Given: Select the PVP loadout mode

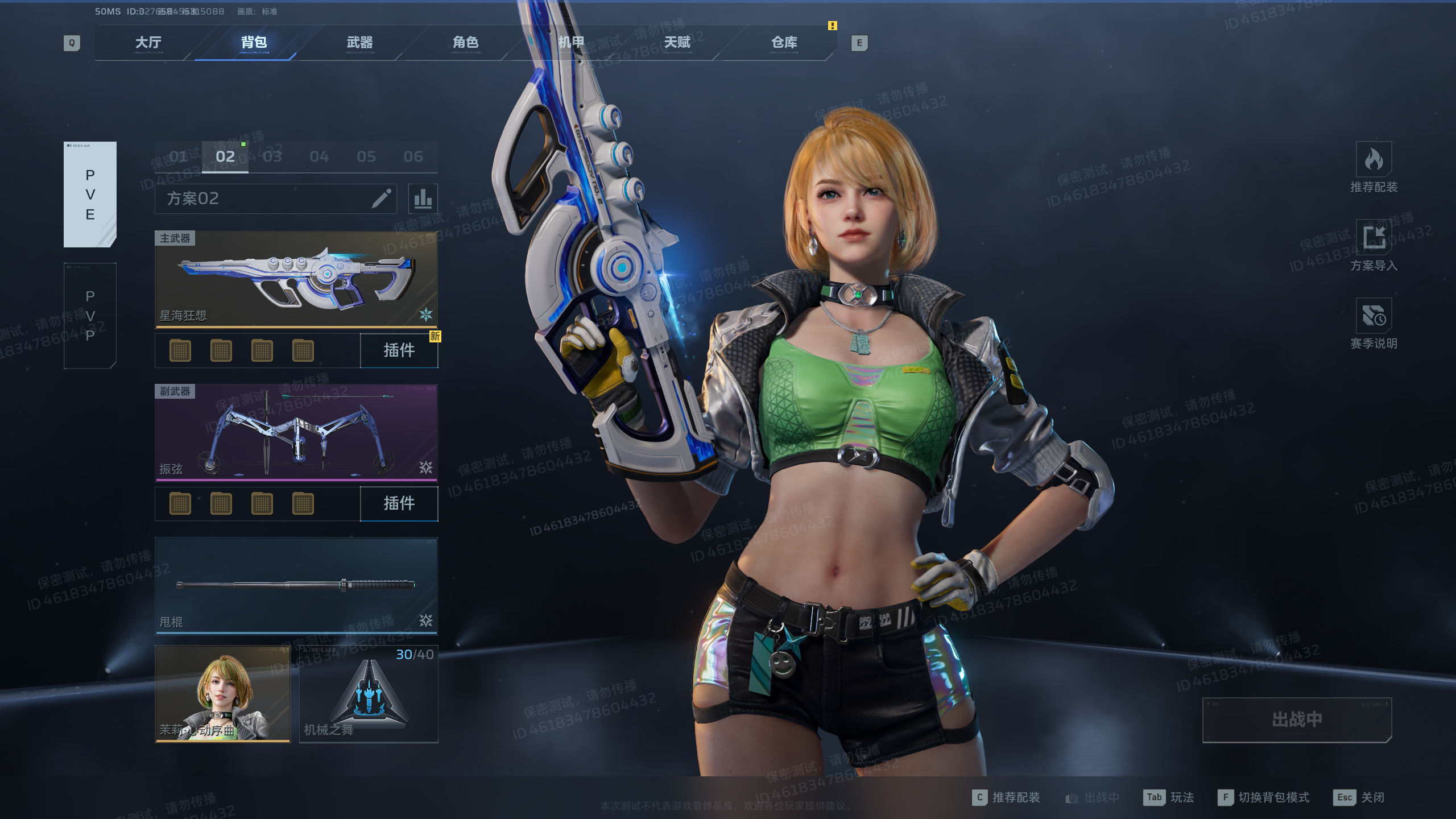Looking at the screenshot, I should 90,316.
